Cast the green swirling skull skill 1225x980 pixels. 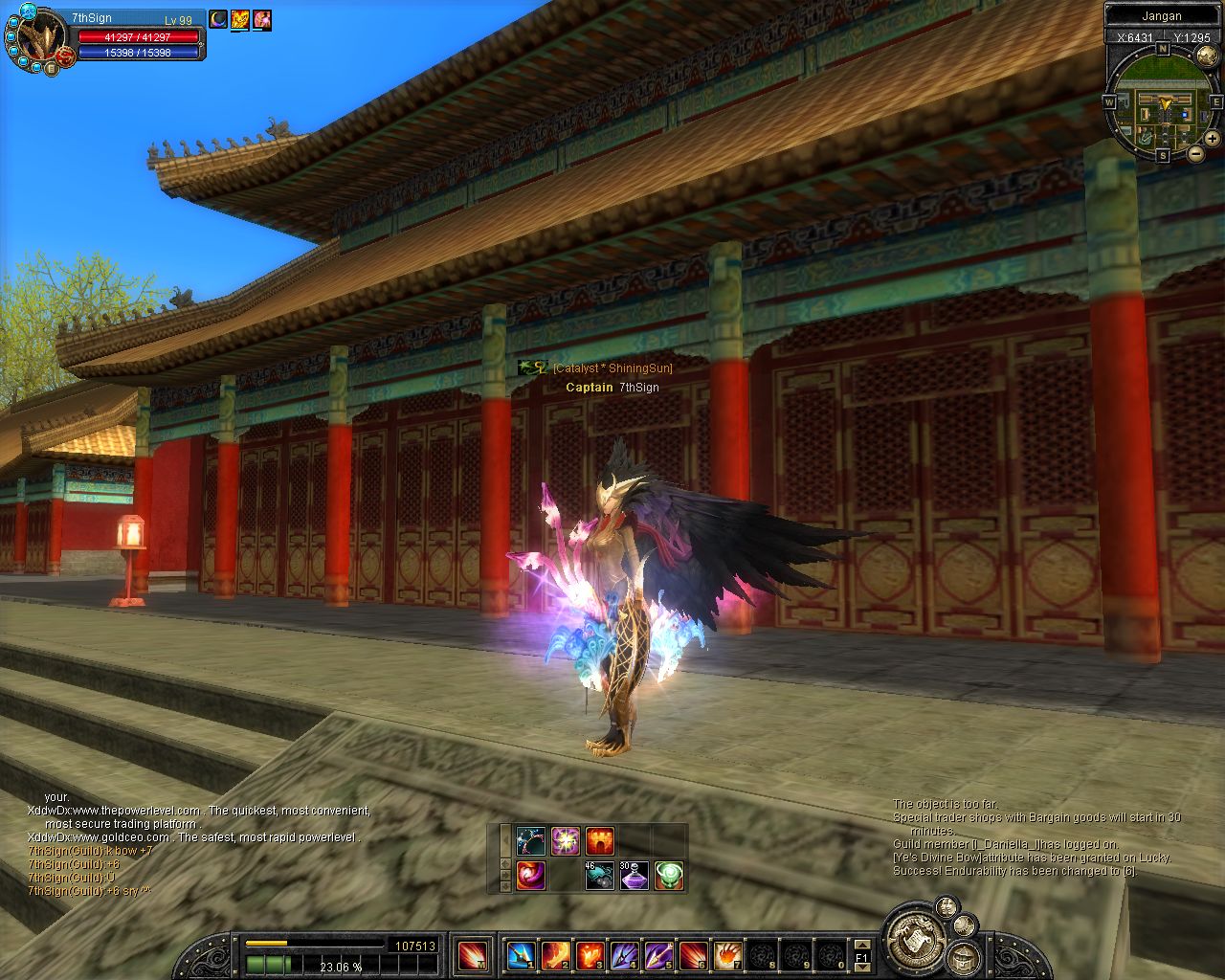point(669,876)
